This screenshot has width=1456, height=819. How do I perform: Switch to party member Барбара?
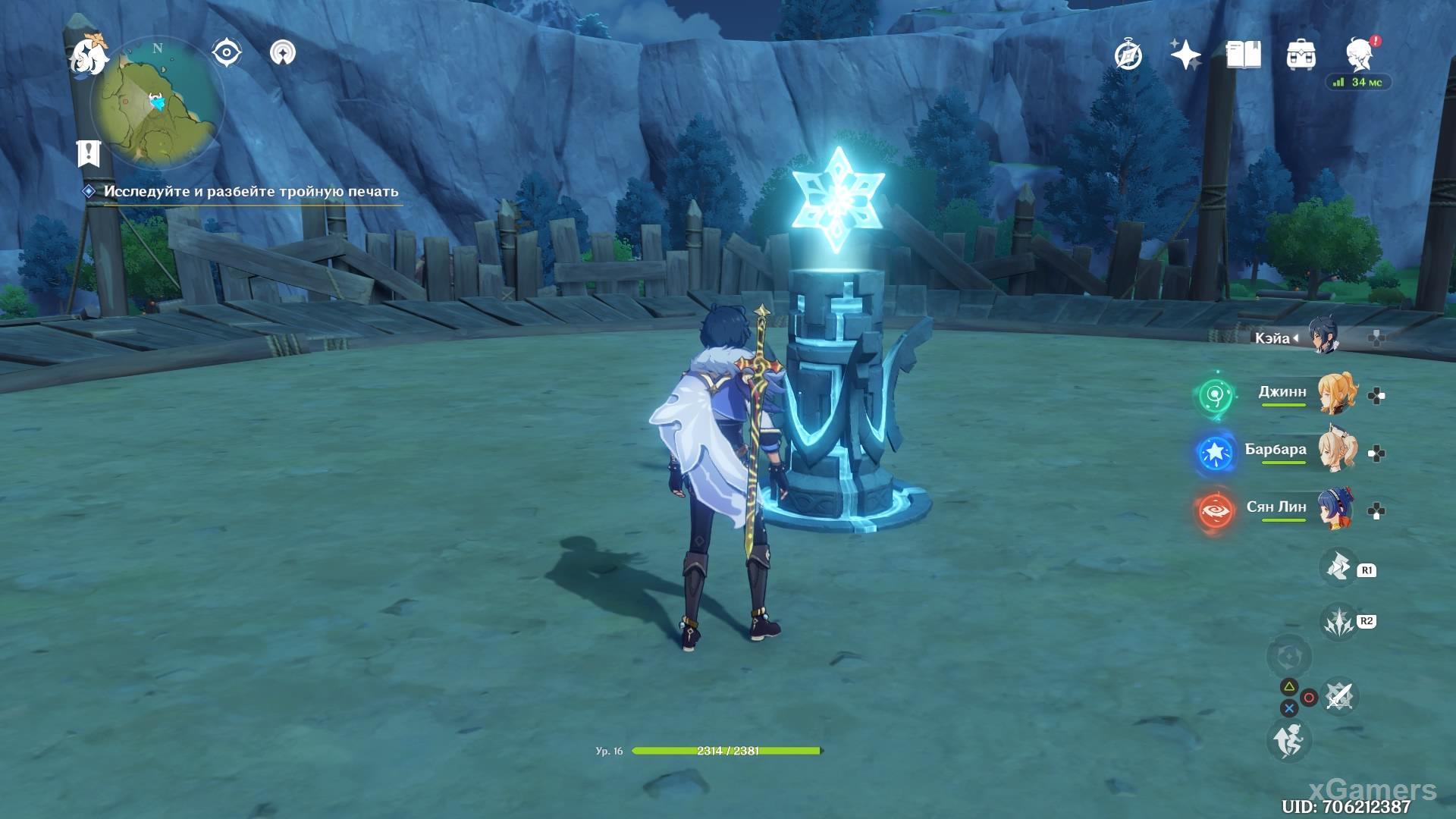(1335, 451)
